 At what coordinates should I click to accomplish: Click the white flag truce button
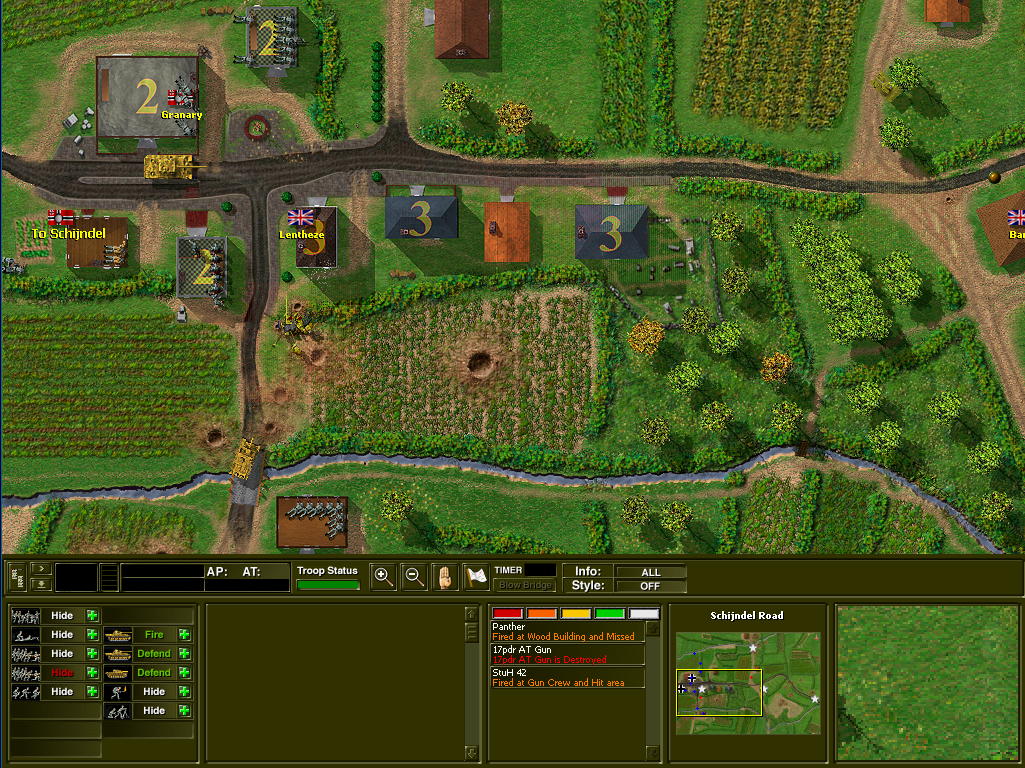pos(476,576)
